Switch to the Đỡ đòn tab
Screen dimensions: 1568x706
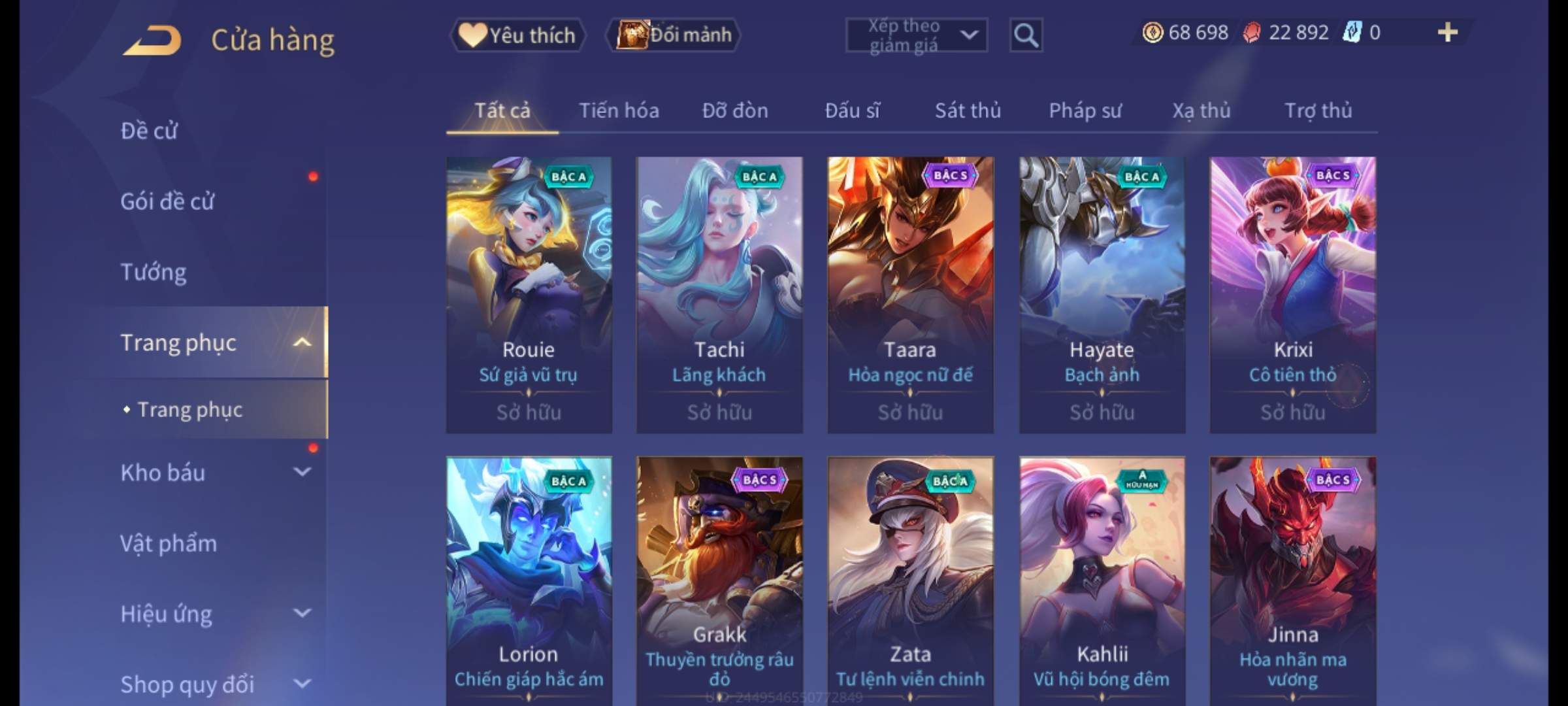coord(735,111)
